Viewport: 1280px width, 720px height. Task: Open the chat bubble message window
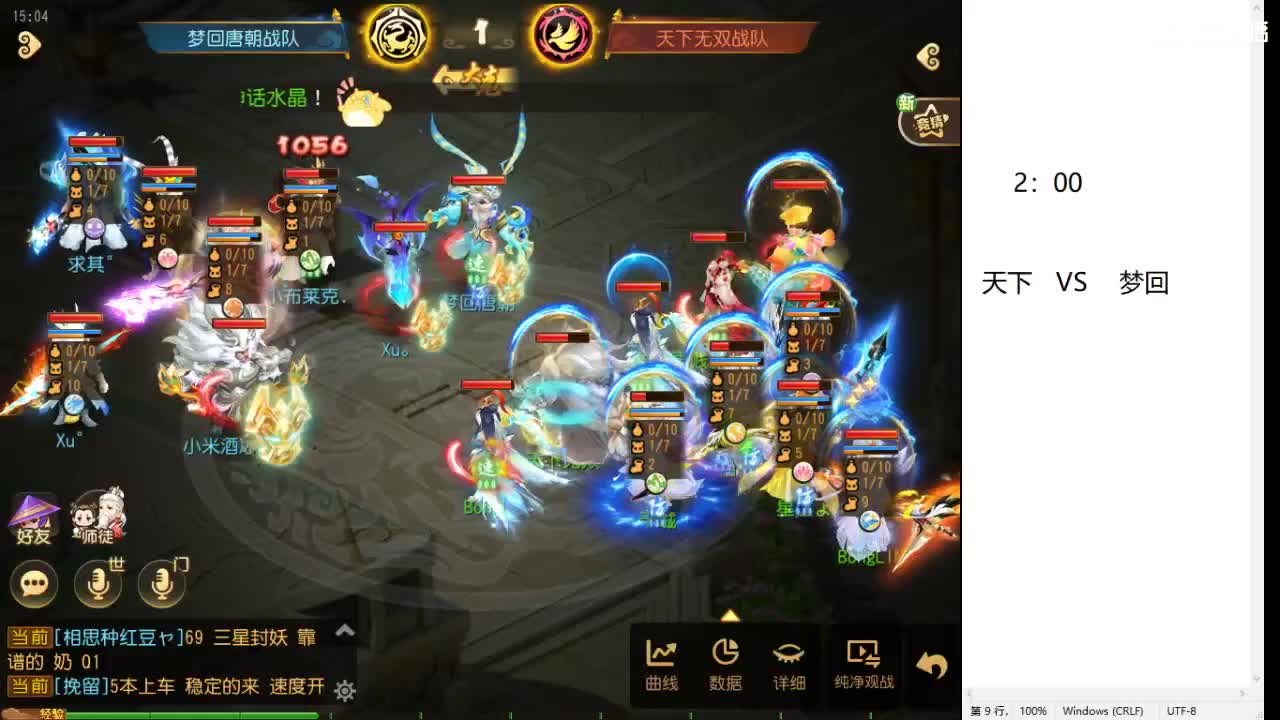(x=34, y=583)
